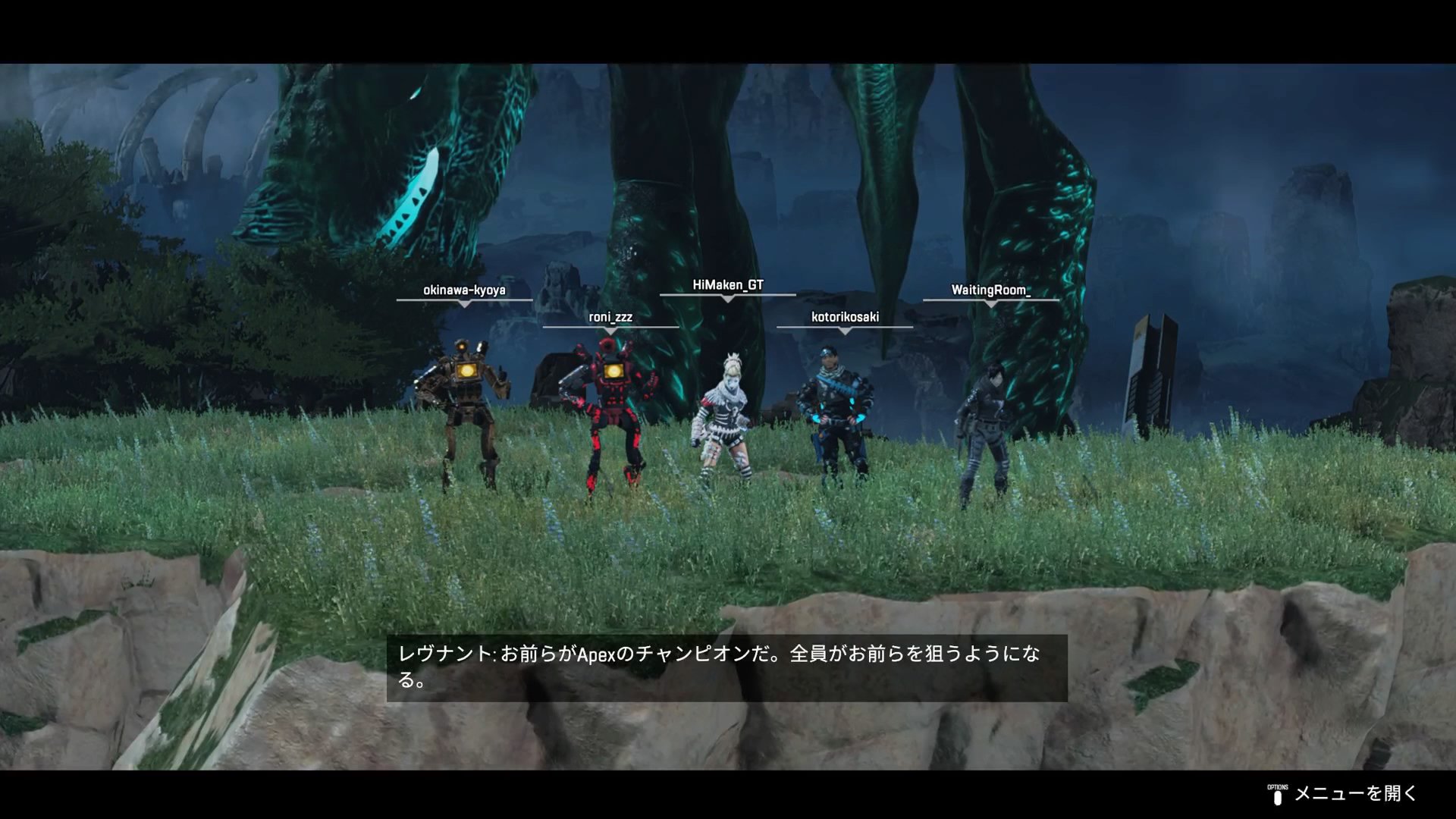Toggle the okinawa-kyoya nameplate
The width and height of the screenshot is (1456, 819).
pyautogui.click(x=465, y=290)
